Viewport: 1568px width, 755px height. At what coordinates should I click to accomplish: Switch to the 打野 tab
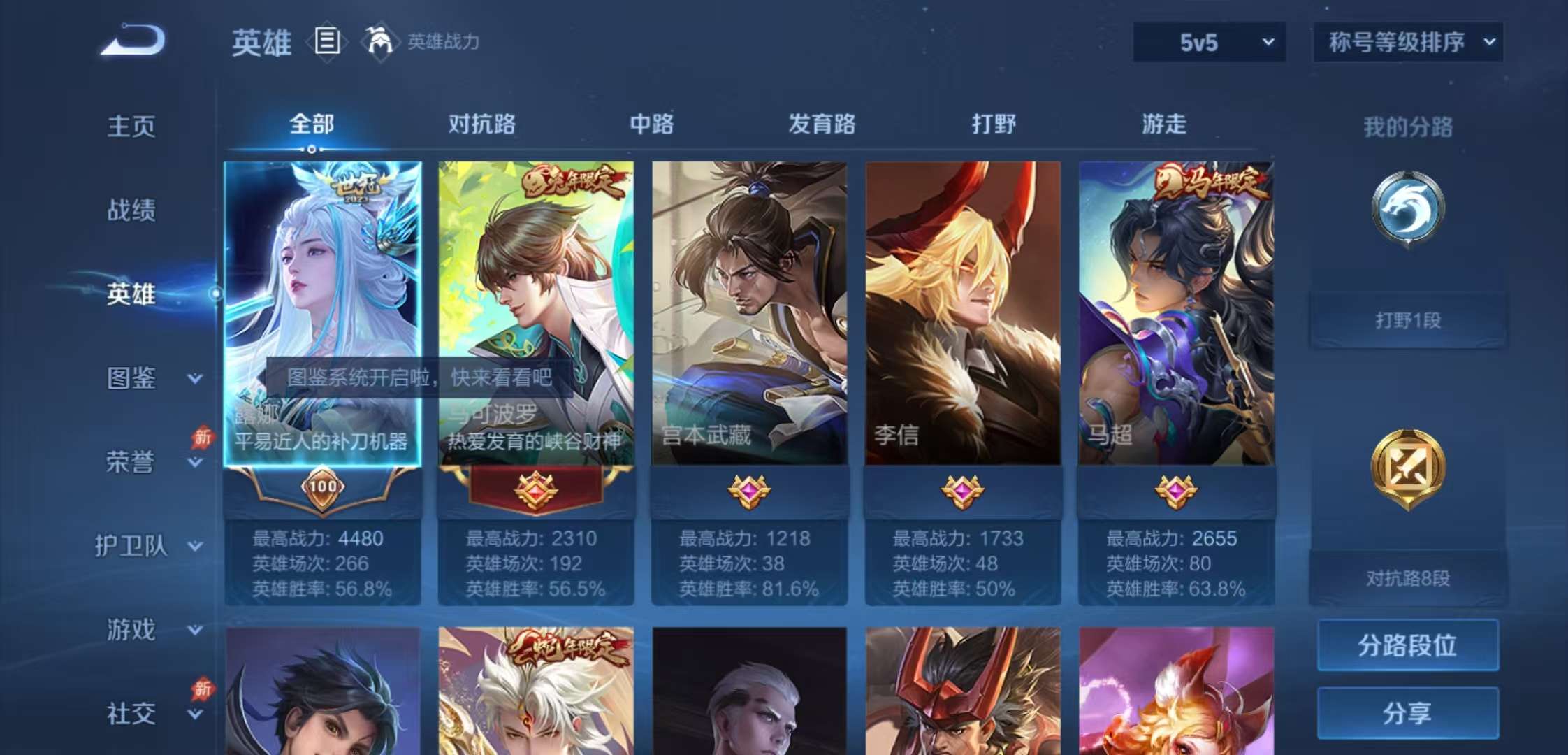[994, 124]
